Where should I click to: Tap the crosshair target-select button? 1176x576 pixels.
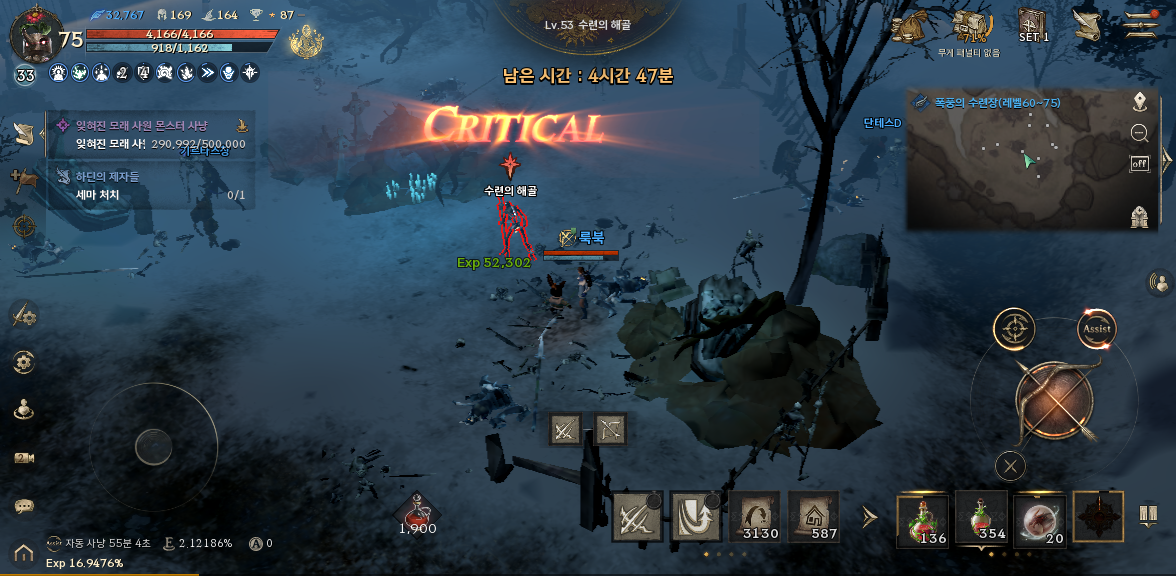pyautogui.click(x=1014, y=328)
